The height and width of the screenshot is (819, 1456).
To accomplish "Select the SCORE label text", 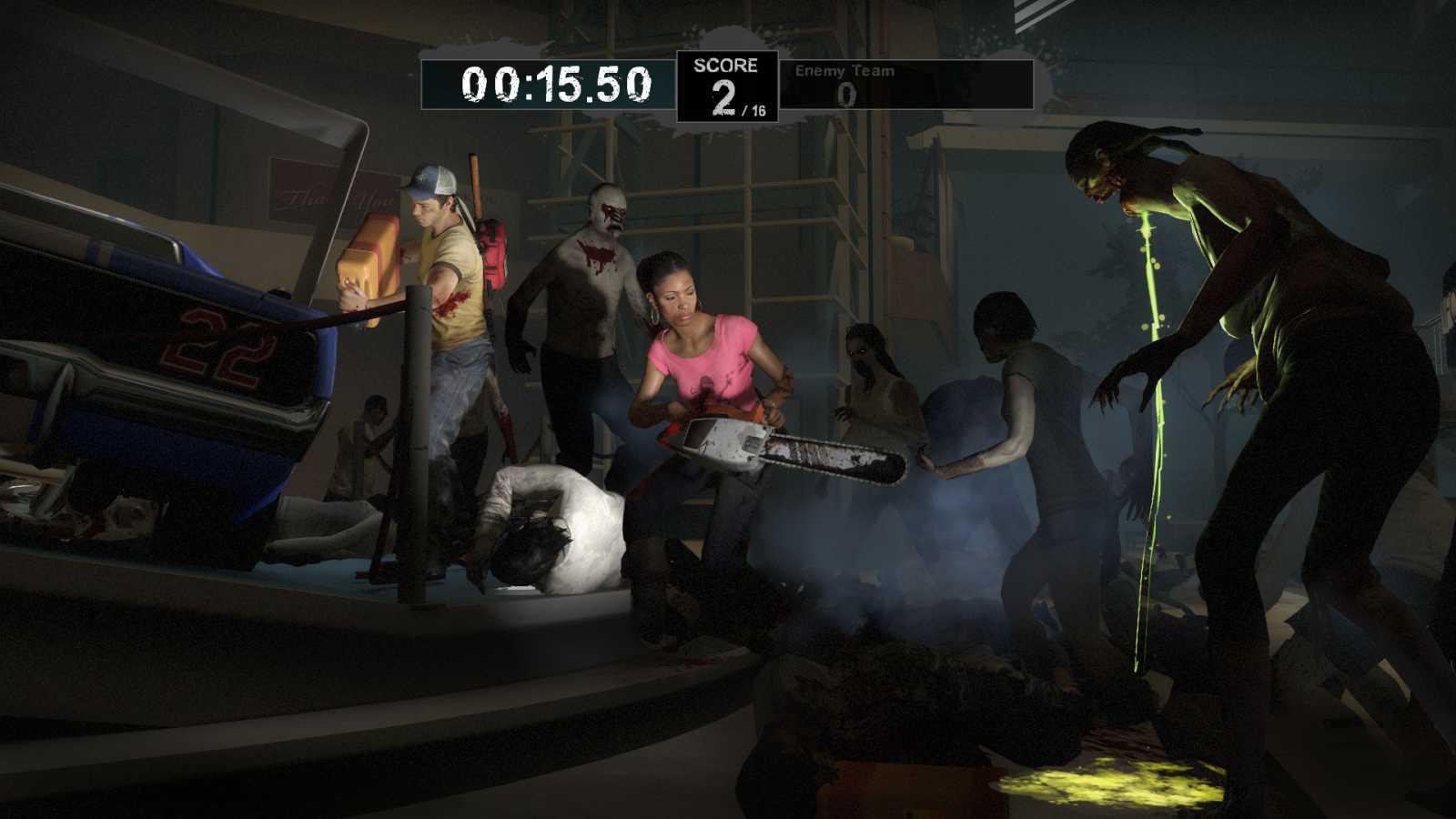I will coord(723,66).
